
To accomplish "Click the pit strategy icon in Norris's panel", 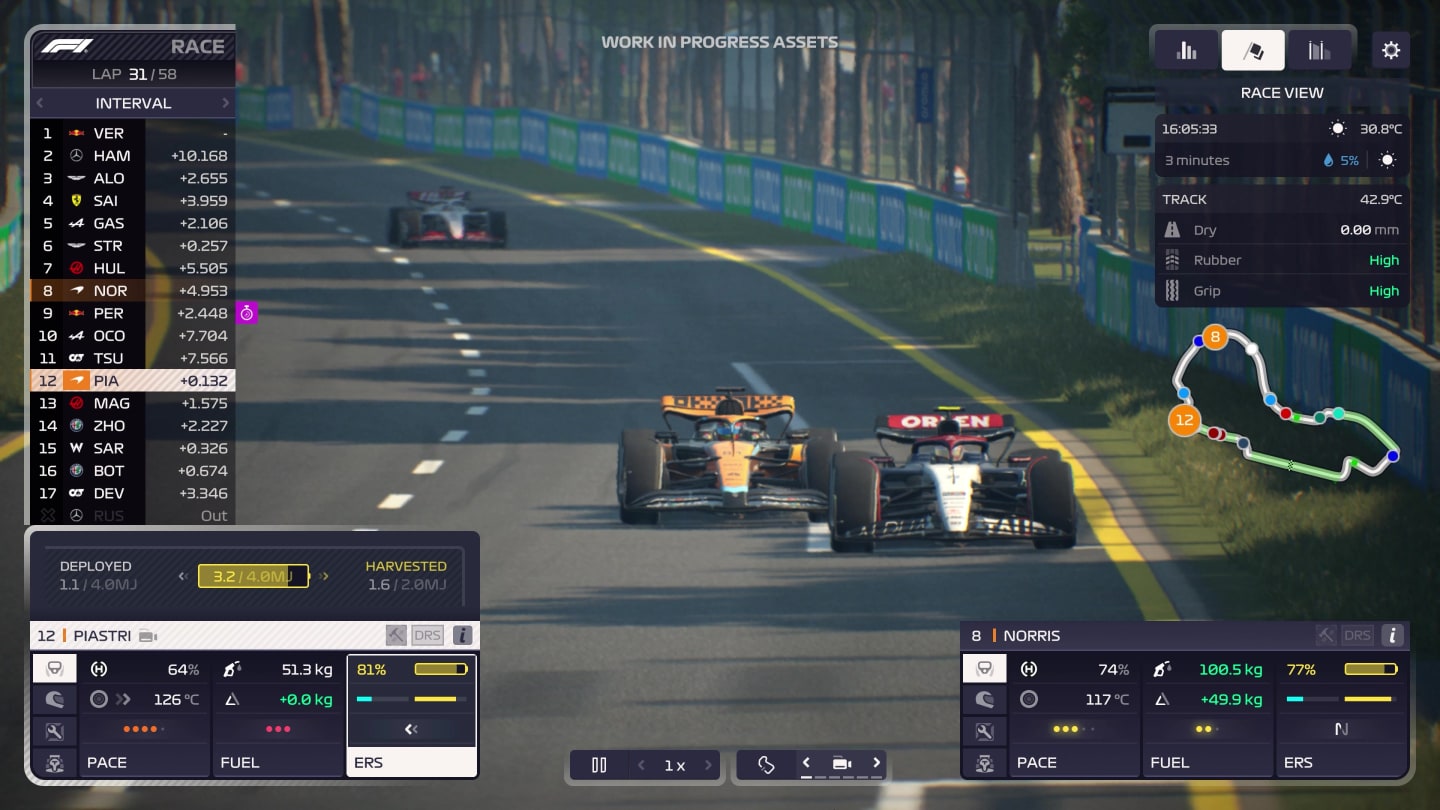I will tap(985, 762).
